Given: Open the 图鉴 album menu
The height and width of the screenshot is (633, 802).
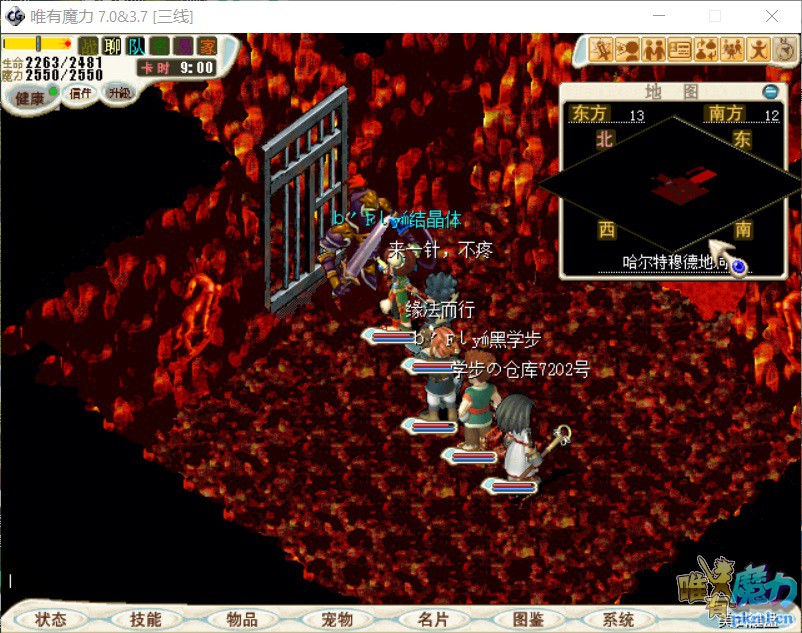Looking at the screenshot, I should pos(527,619).
